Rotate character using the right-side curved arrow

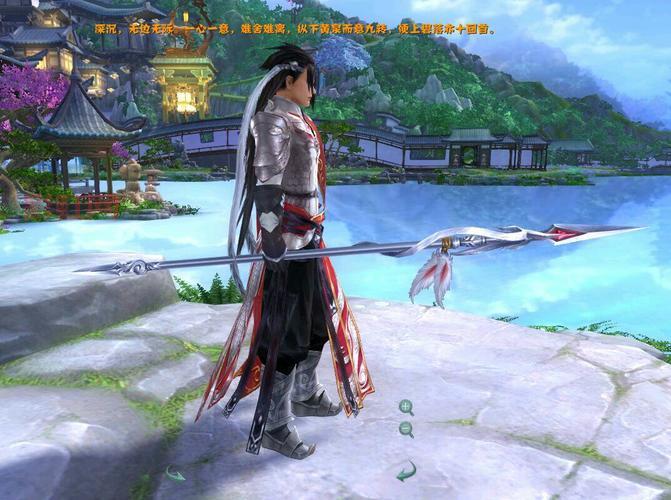[x=406, y=471]
